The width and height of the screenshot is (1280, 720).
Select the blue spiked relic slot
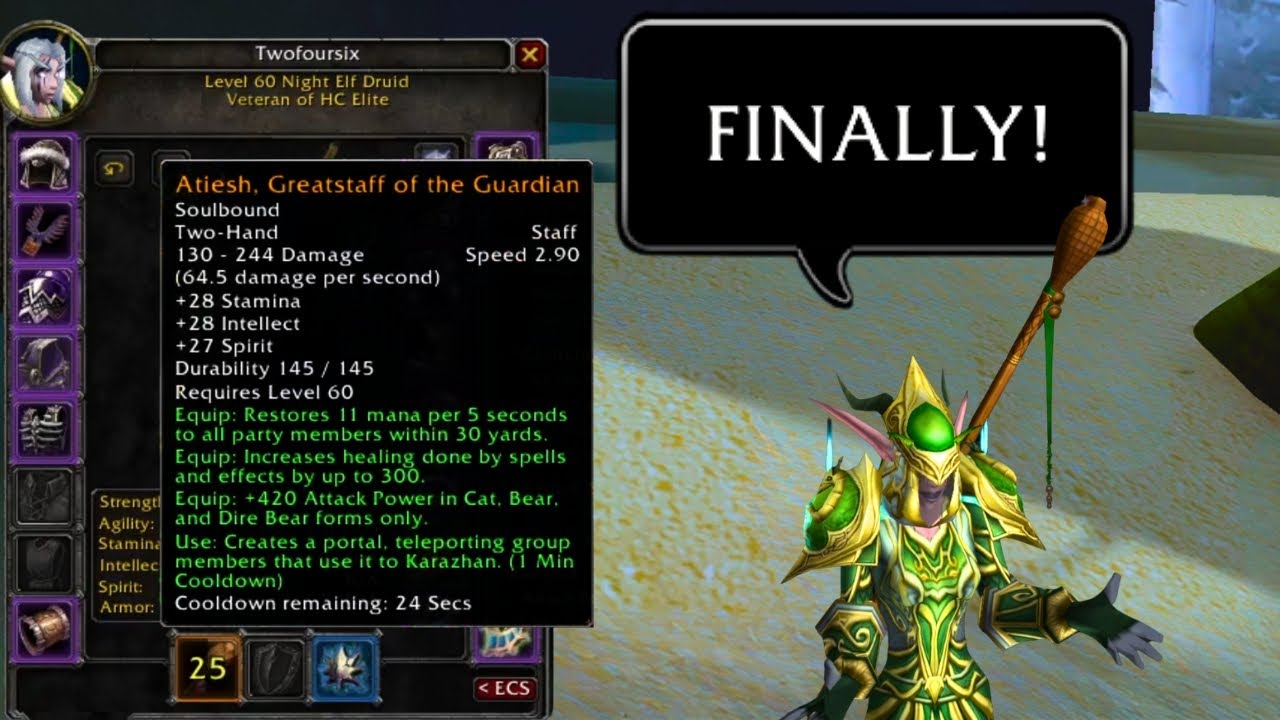point(344,666)
